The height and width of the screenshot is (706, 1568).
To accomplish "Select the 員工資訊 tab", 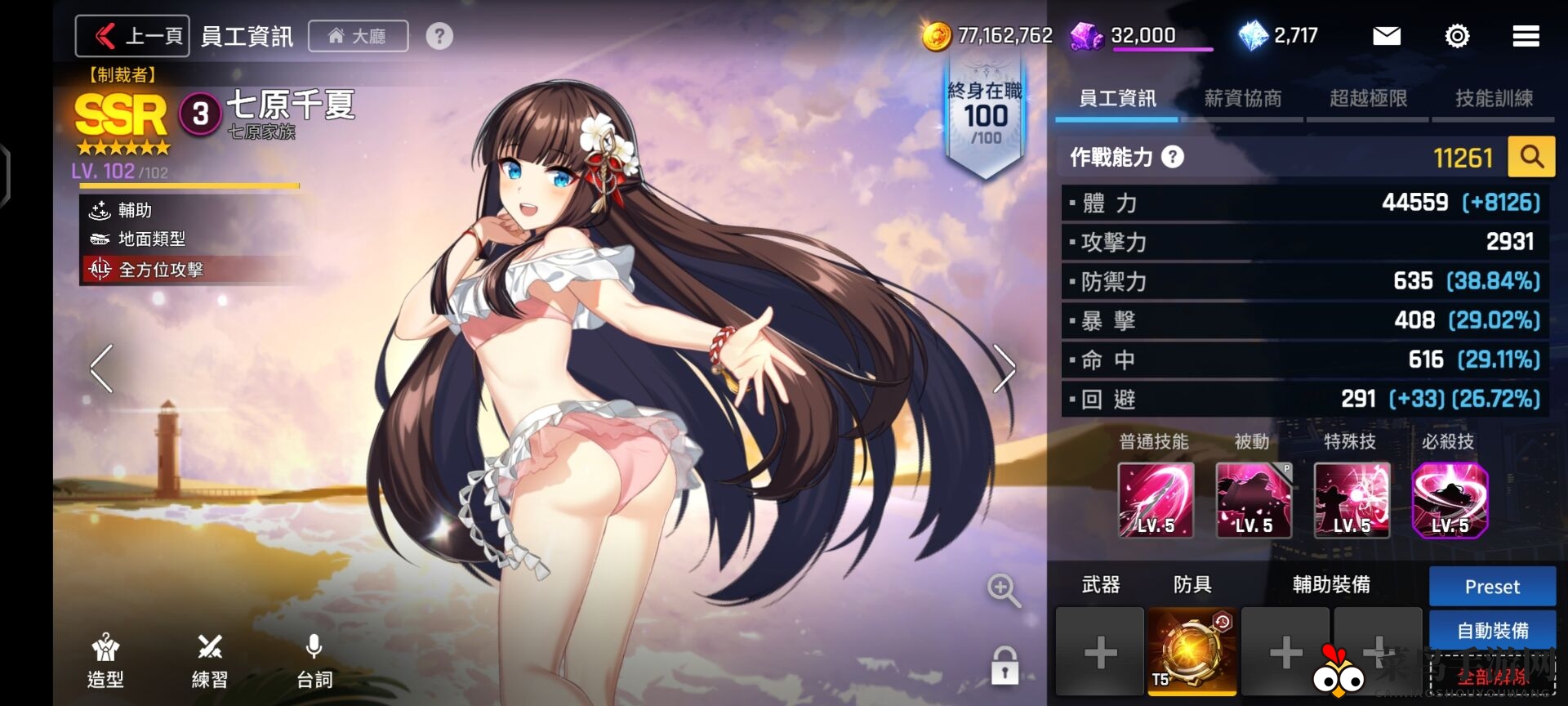I will click(1117, 99).
